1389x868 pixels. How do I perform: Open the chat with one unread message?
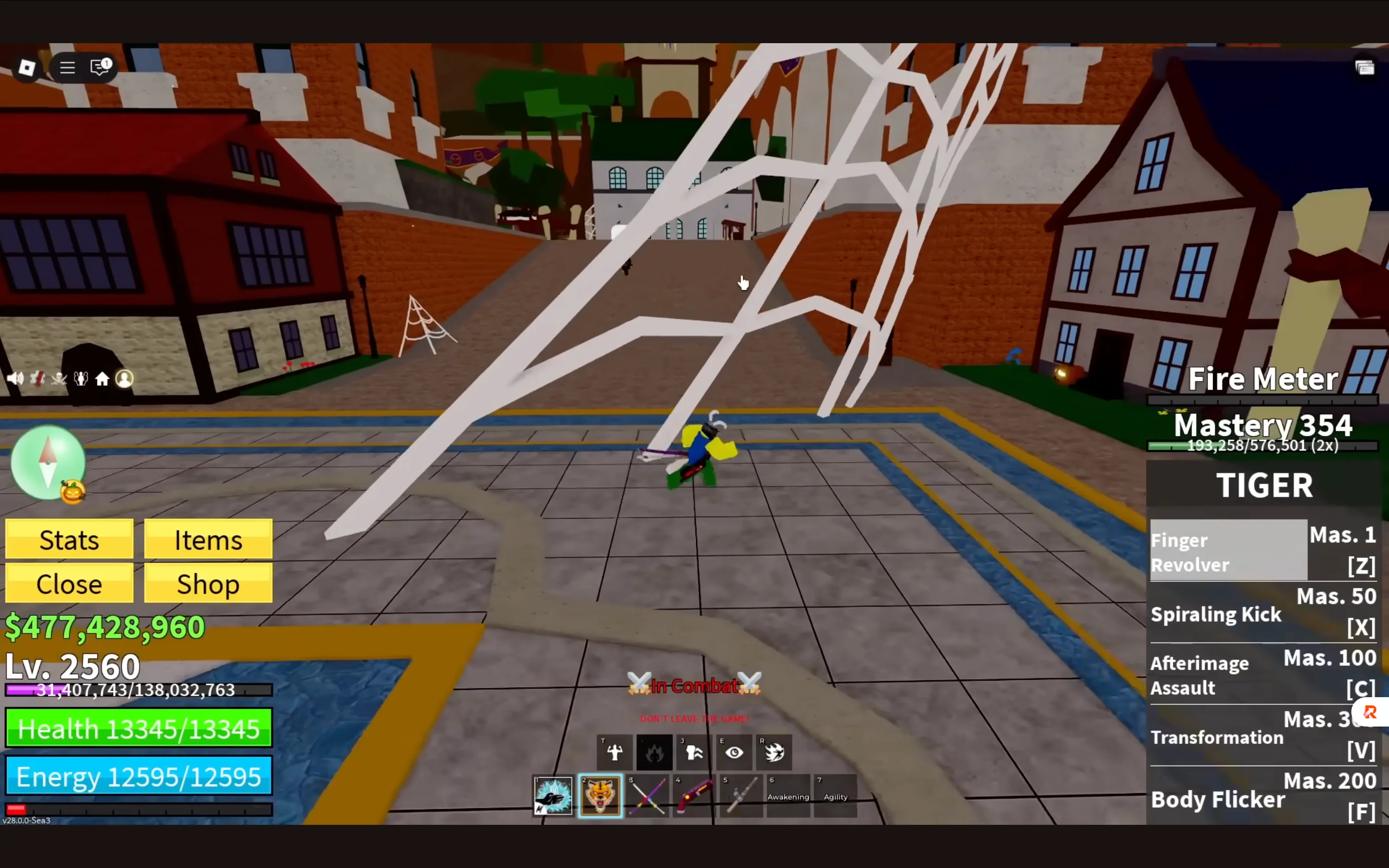(99, 67)
